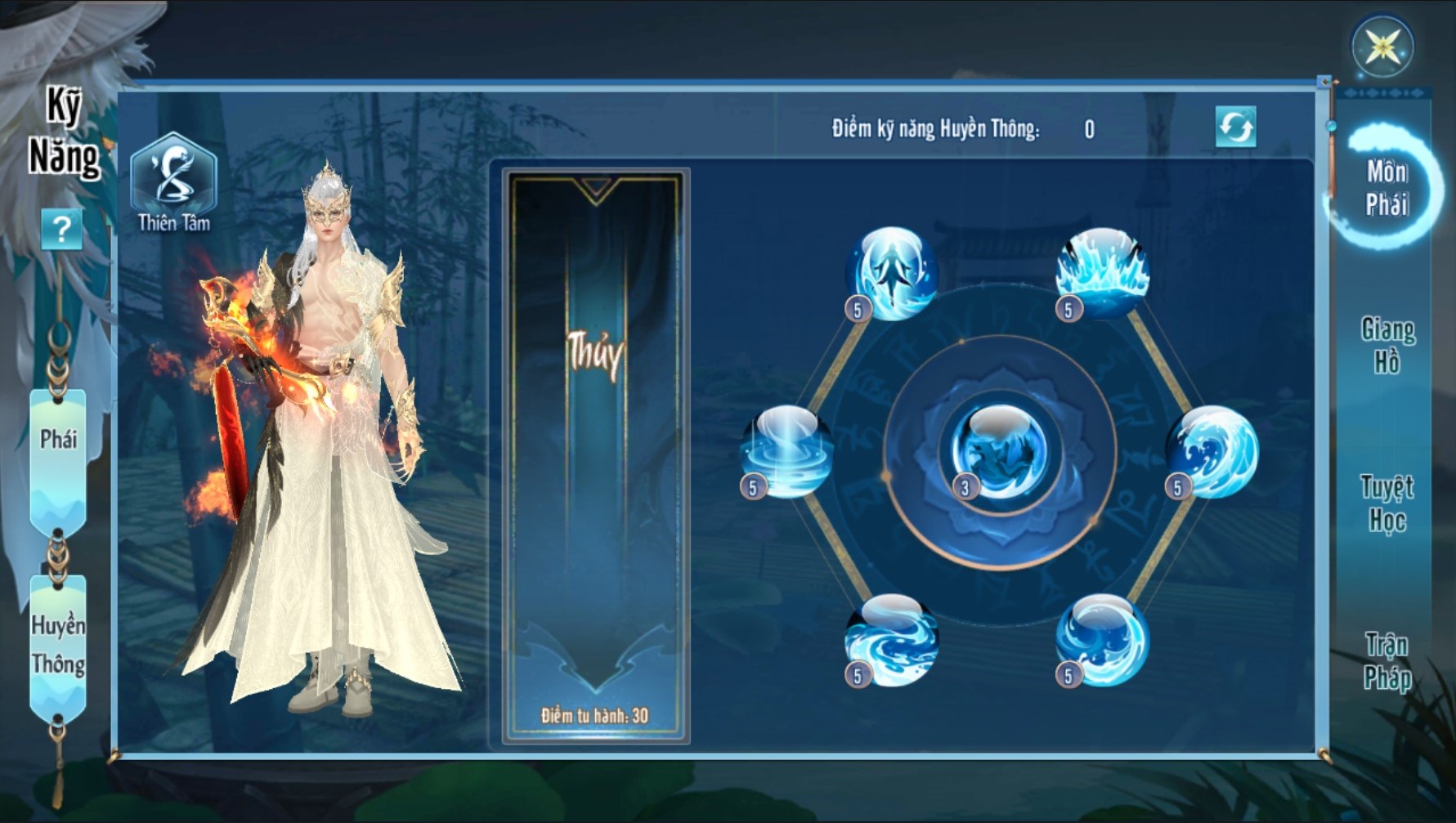Close the skill window with the star button
Image resolution: width=1456 pixels, height=823 pixels.
click(1382, 47)
